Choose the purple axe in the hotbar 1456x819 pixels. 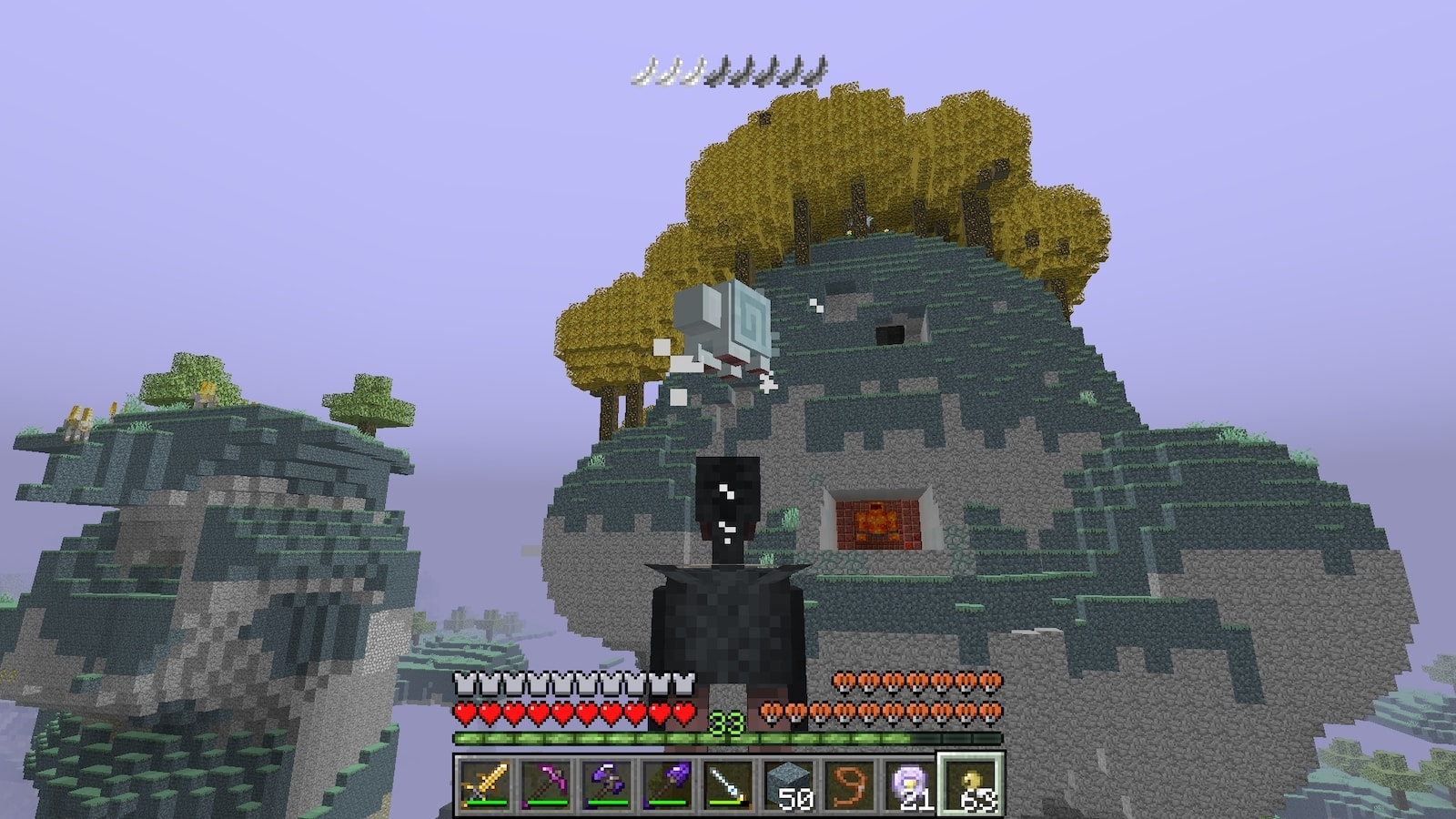click(607, 784)
